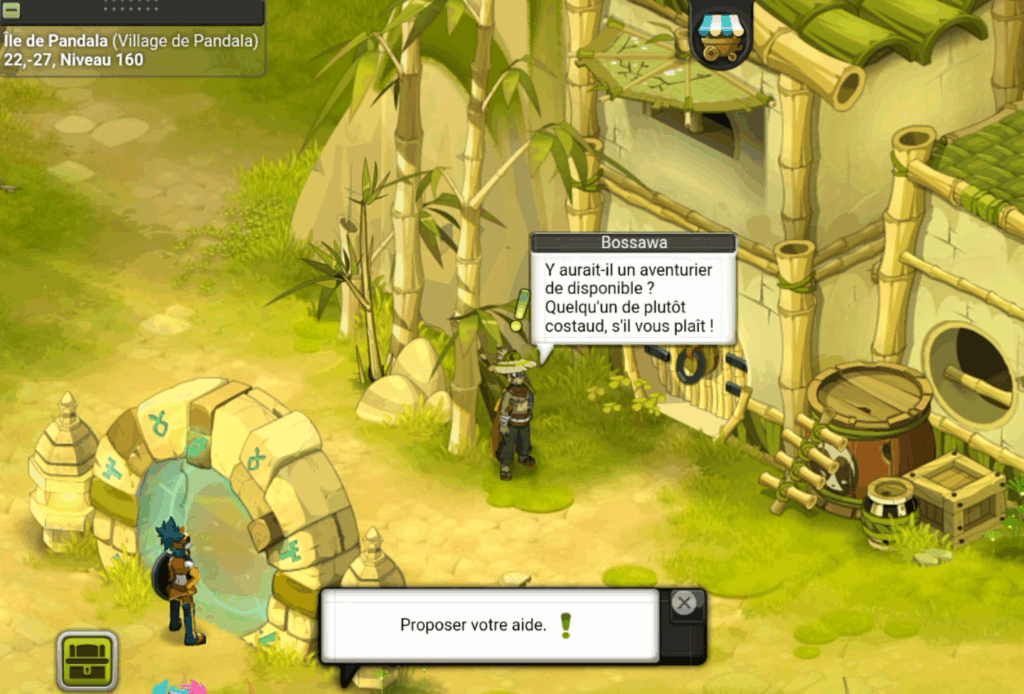Close the dialogue reply box

684,603
